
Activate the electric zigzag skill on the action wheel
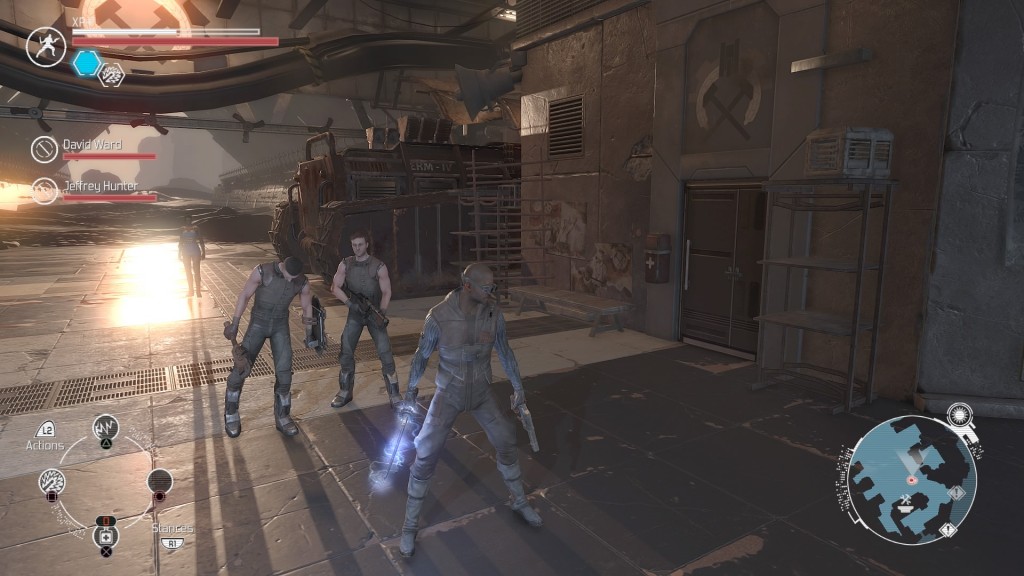point(106,429)
